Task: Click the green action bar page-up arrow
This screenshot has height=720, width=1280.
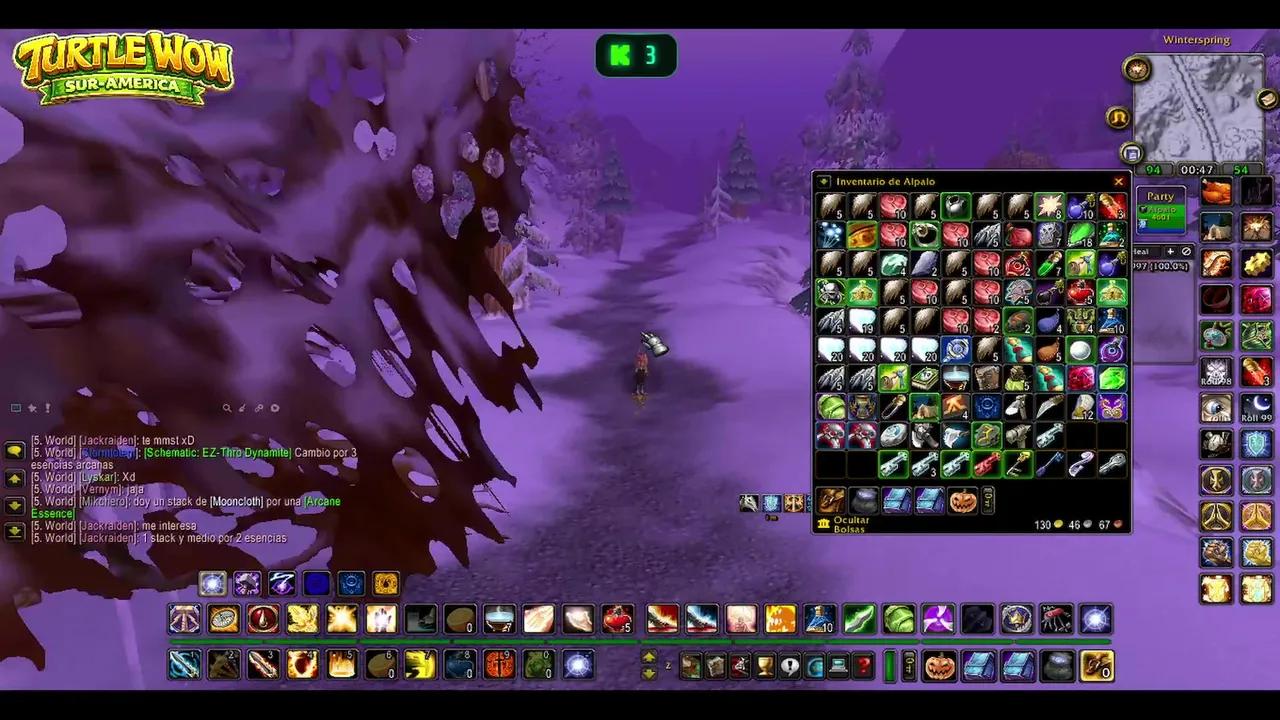Action: [649, 657]
